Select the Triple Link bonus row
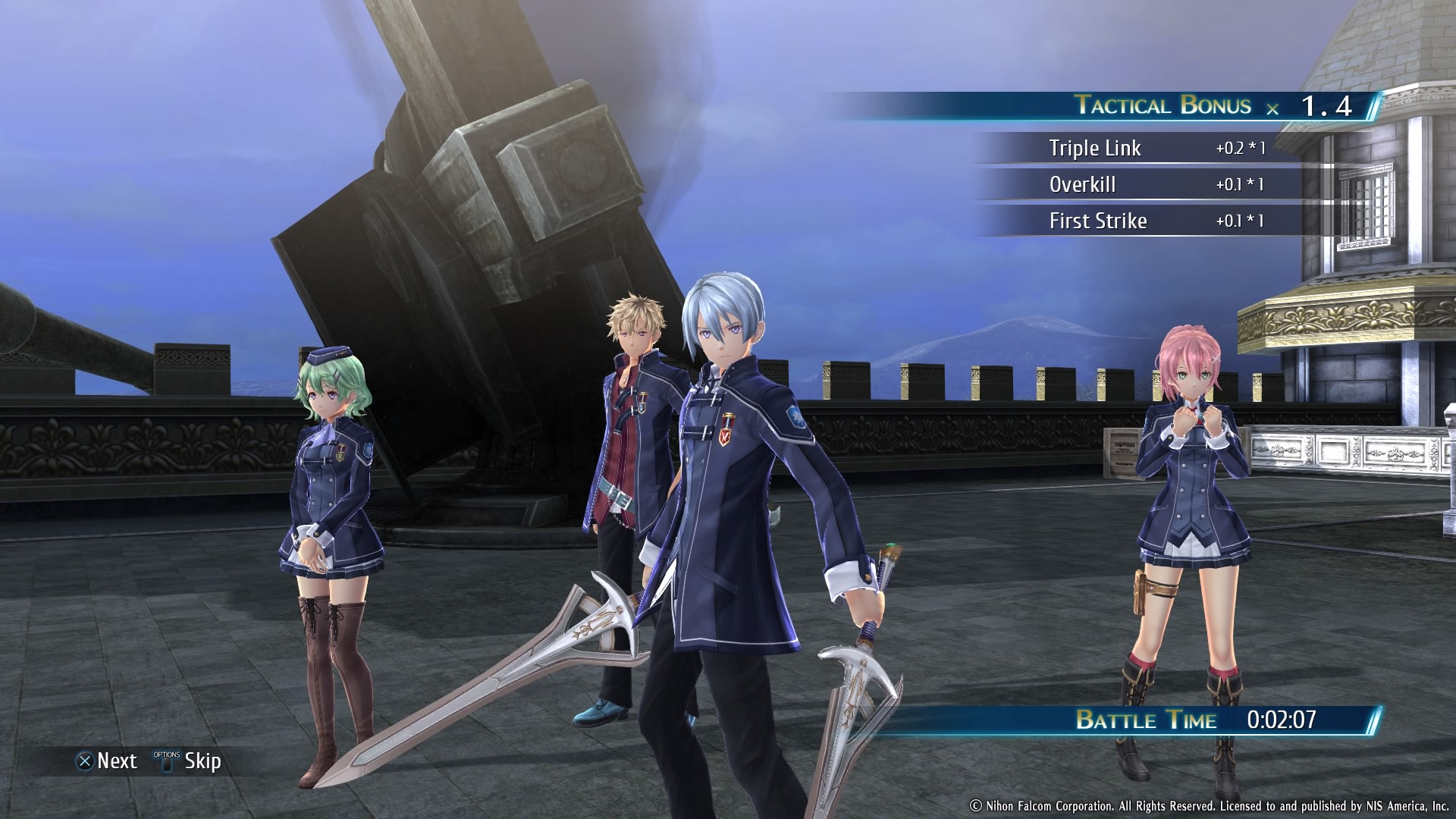 (1154, 148)
